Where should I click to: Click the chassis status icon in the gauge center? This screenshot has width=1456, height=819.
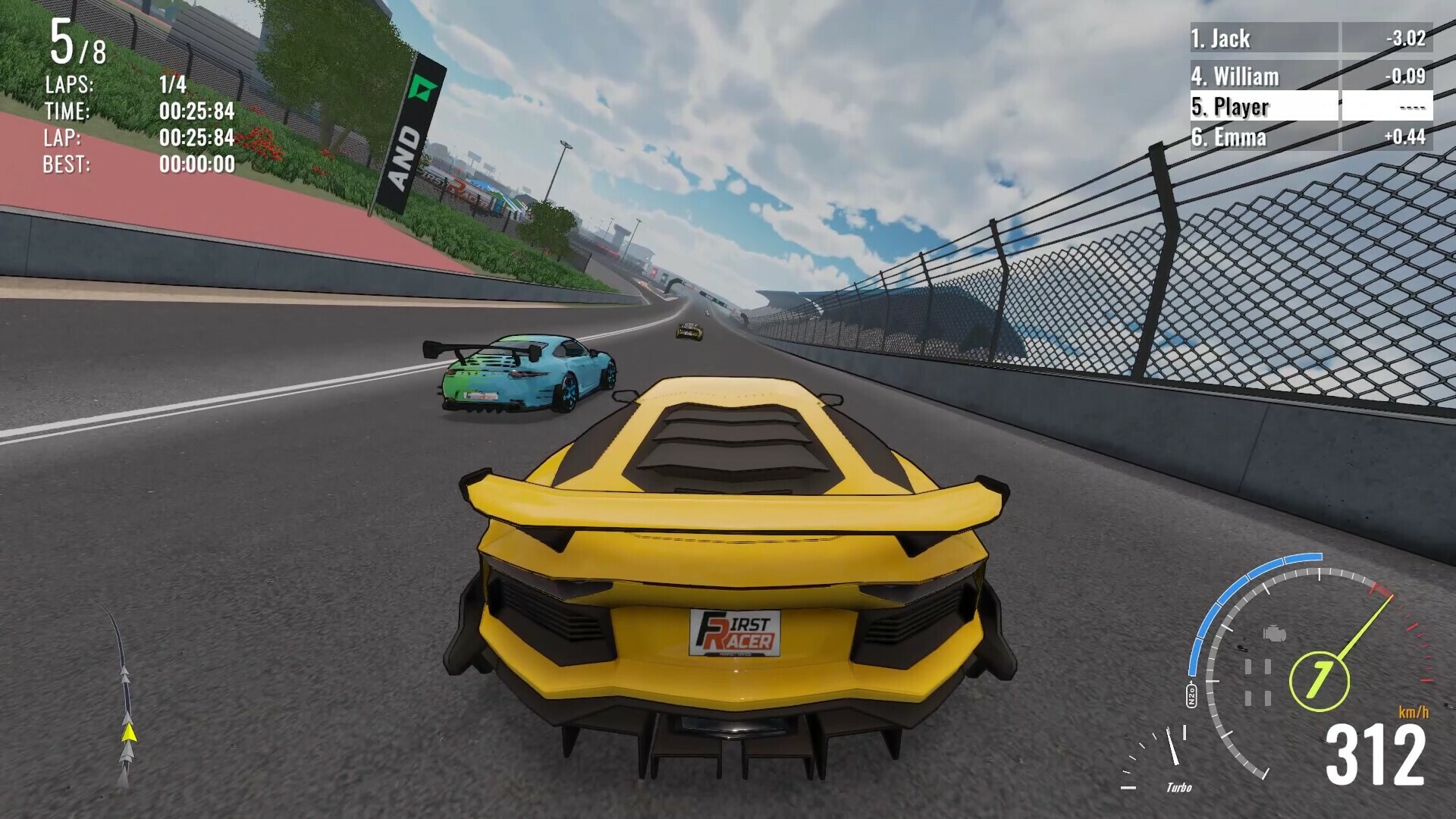point(1258,682)
